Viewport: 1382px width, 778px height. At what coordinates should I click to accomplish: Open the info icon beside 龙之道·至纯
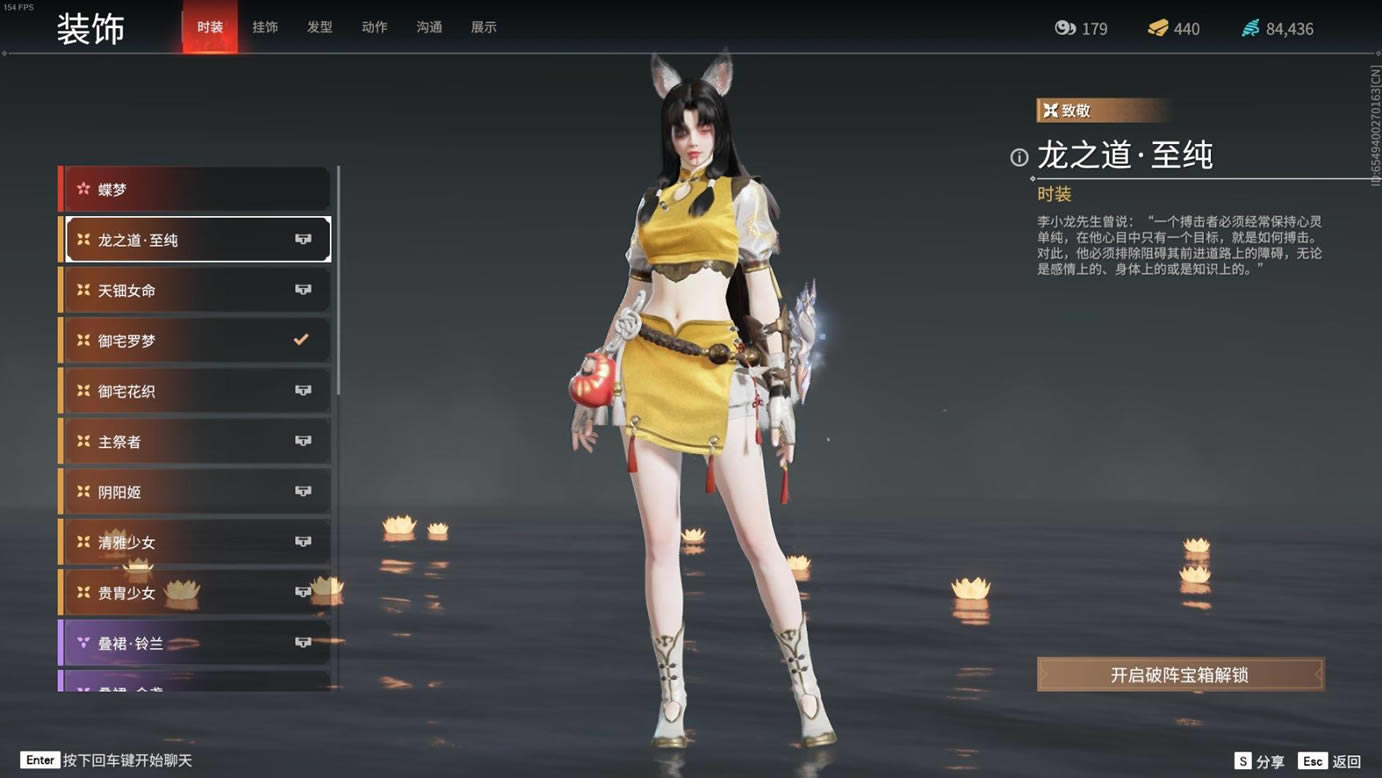(1019, 157)
